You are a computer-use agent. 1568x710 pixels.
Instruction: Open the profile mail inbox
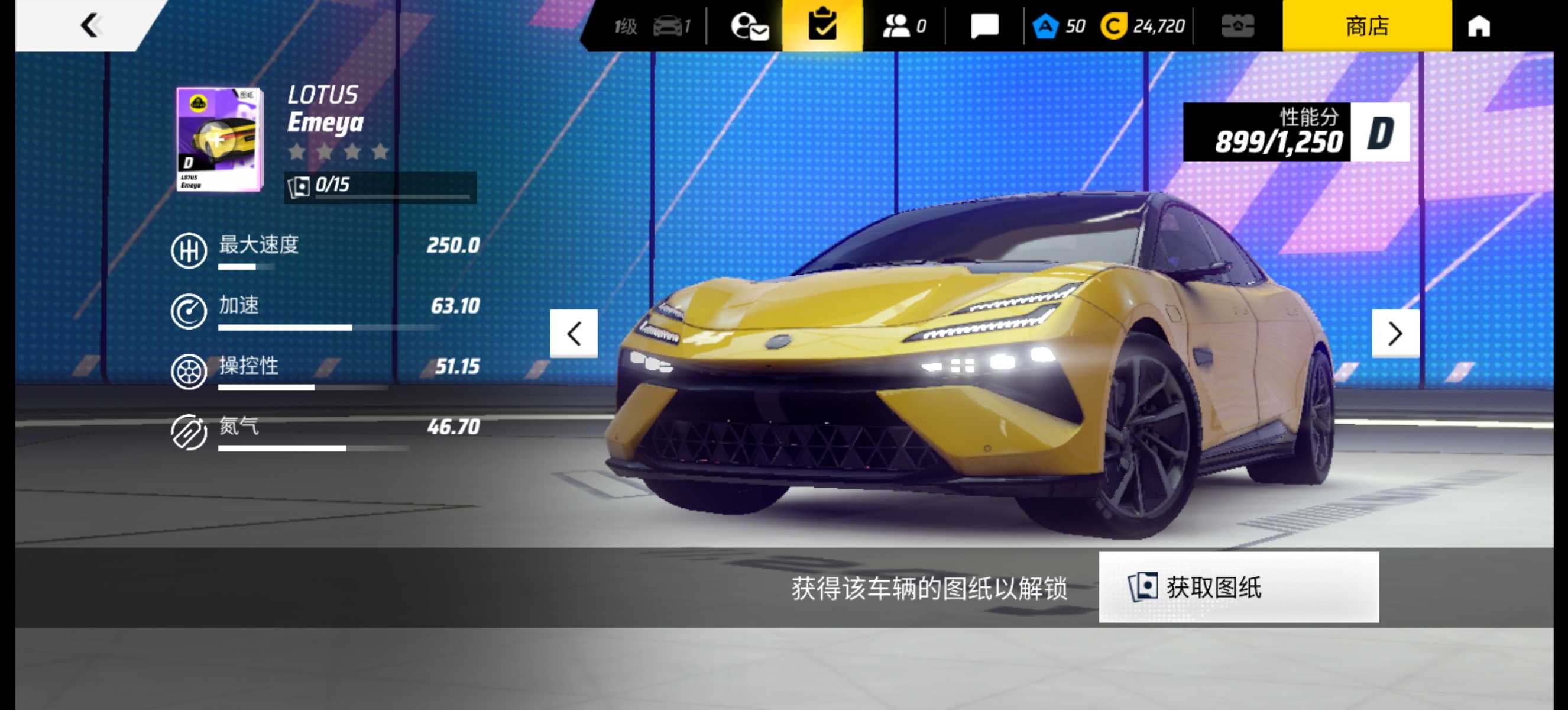(749, 25)
